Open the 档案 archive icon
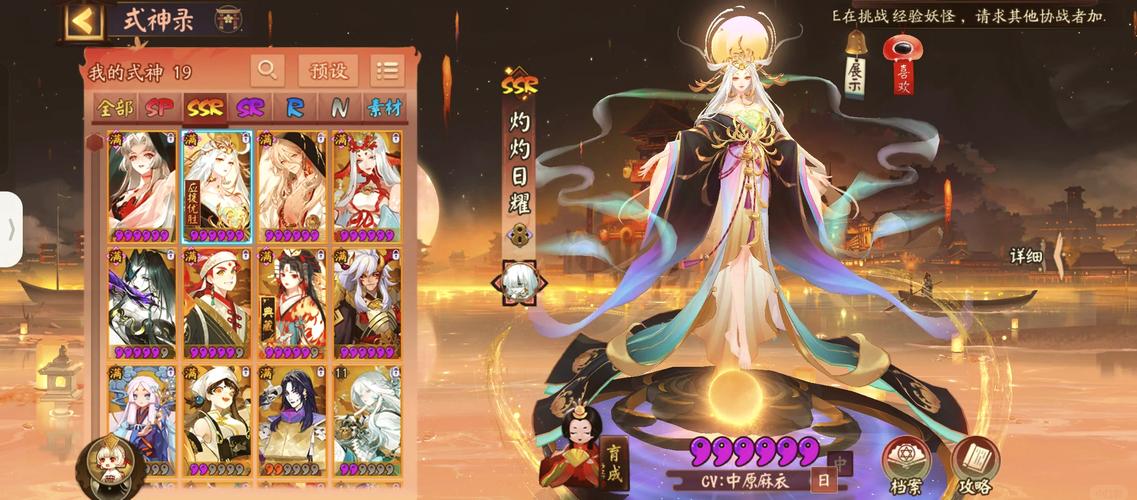1137x500 pixels. click(x=905, y=466)
